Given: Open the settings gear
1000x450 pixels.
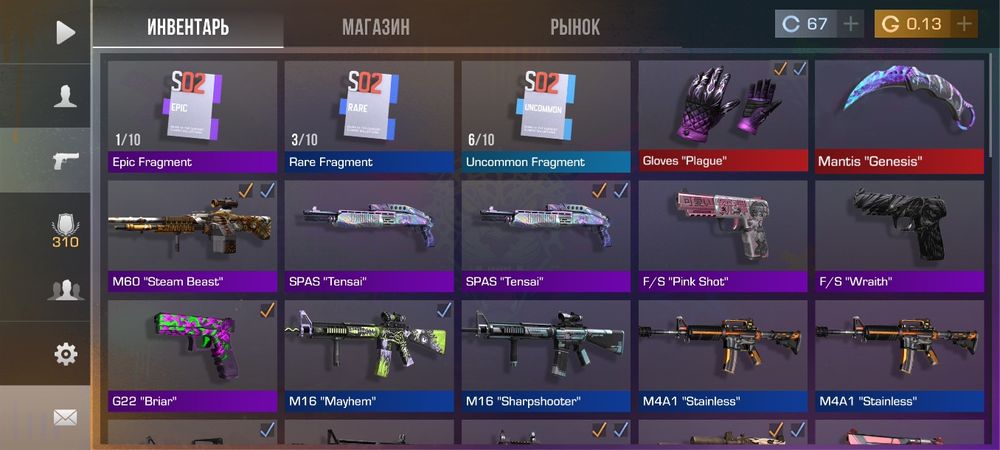Looking at the screenshot, I should pyautogui.click(x=65, y=353).
